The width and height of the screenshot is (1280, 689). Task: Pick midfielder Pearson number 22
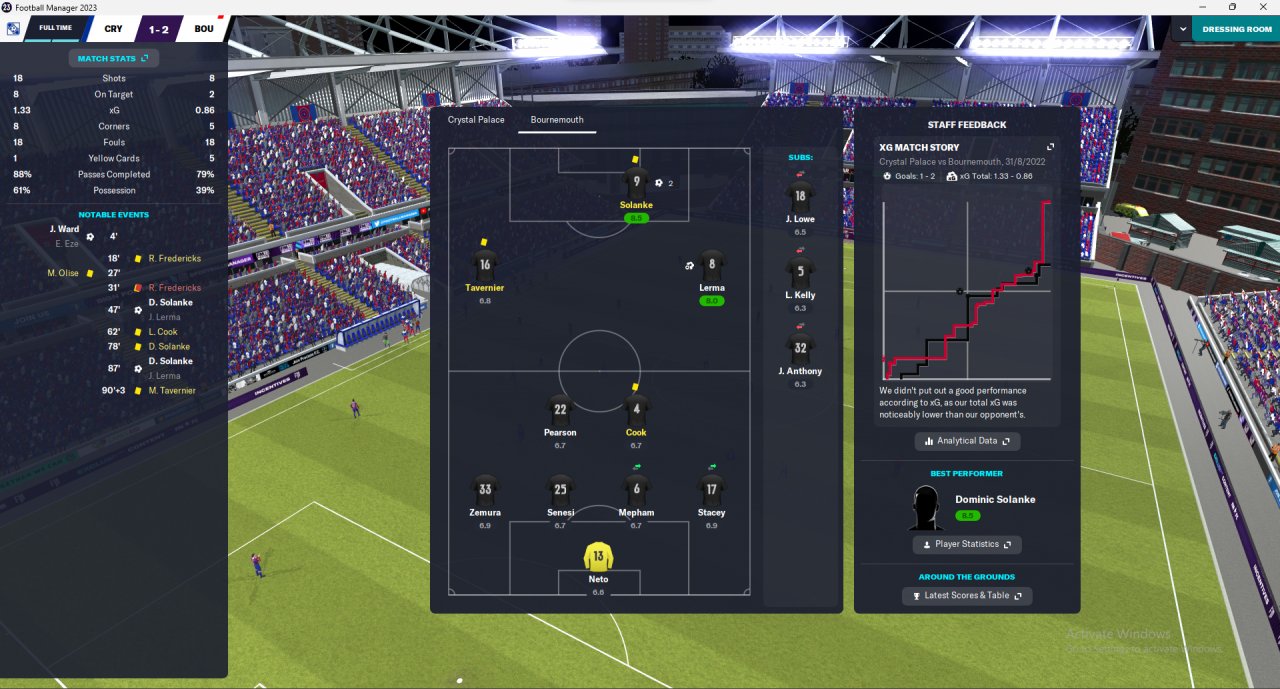560,411
